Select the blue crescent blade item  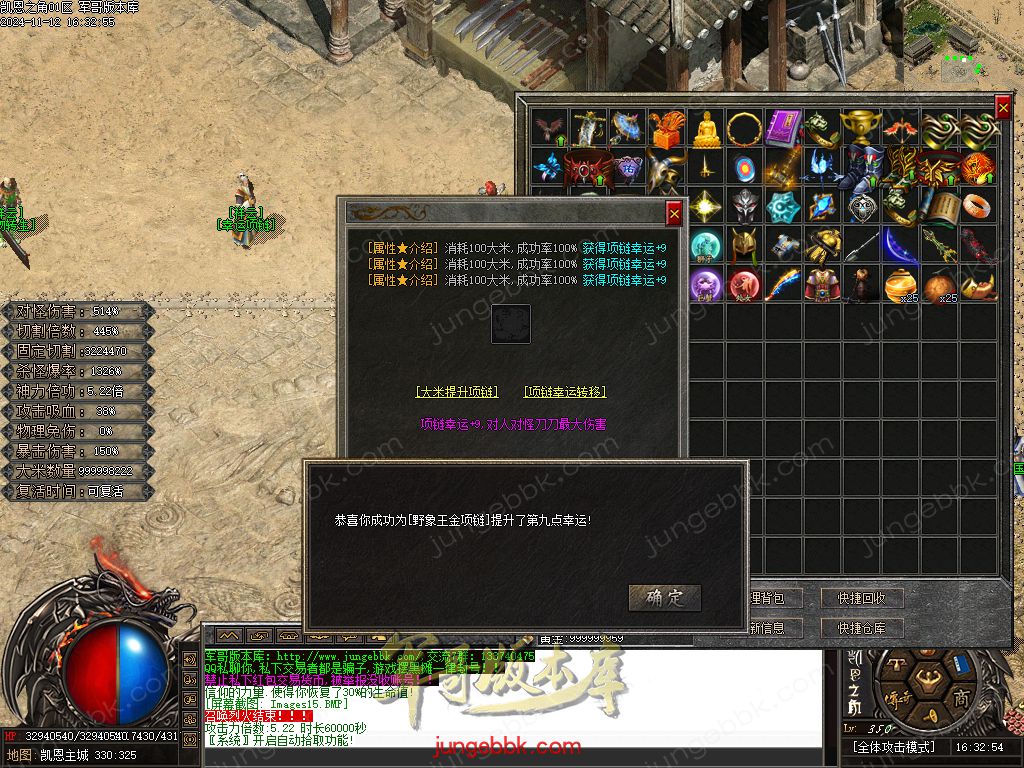click(x=899, y=246)
